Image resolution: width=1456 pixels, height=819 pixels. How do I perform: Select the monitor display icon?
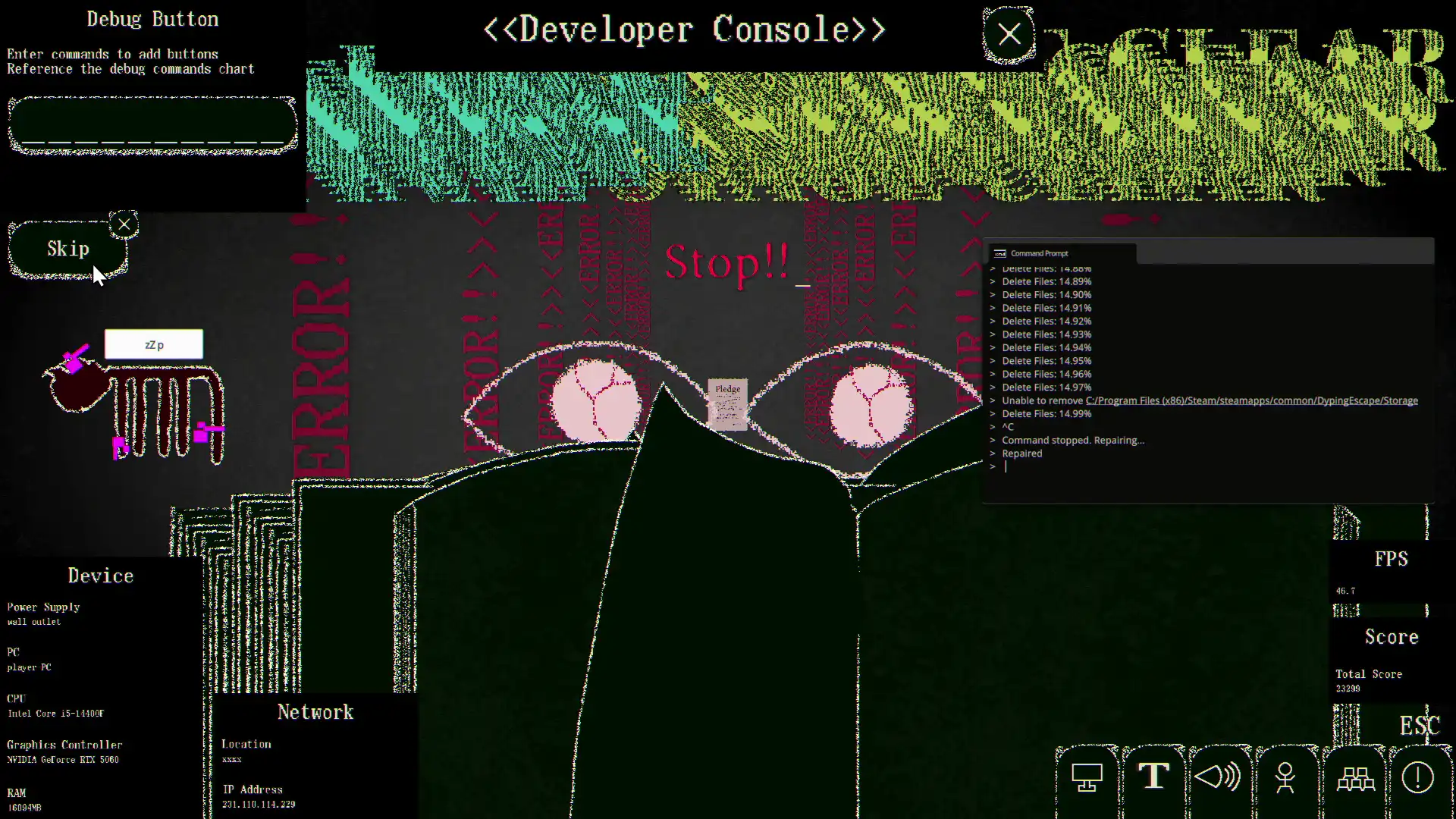1086,777
